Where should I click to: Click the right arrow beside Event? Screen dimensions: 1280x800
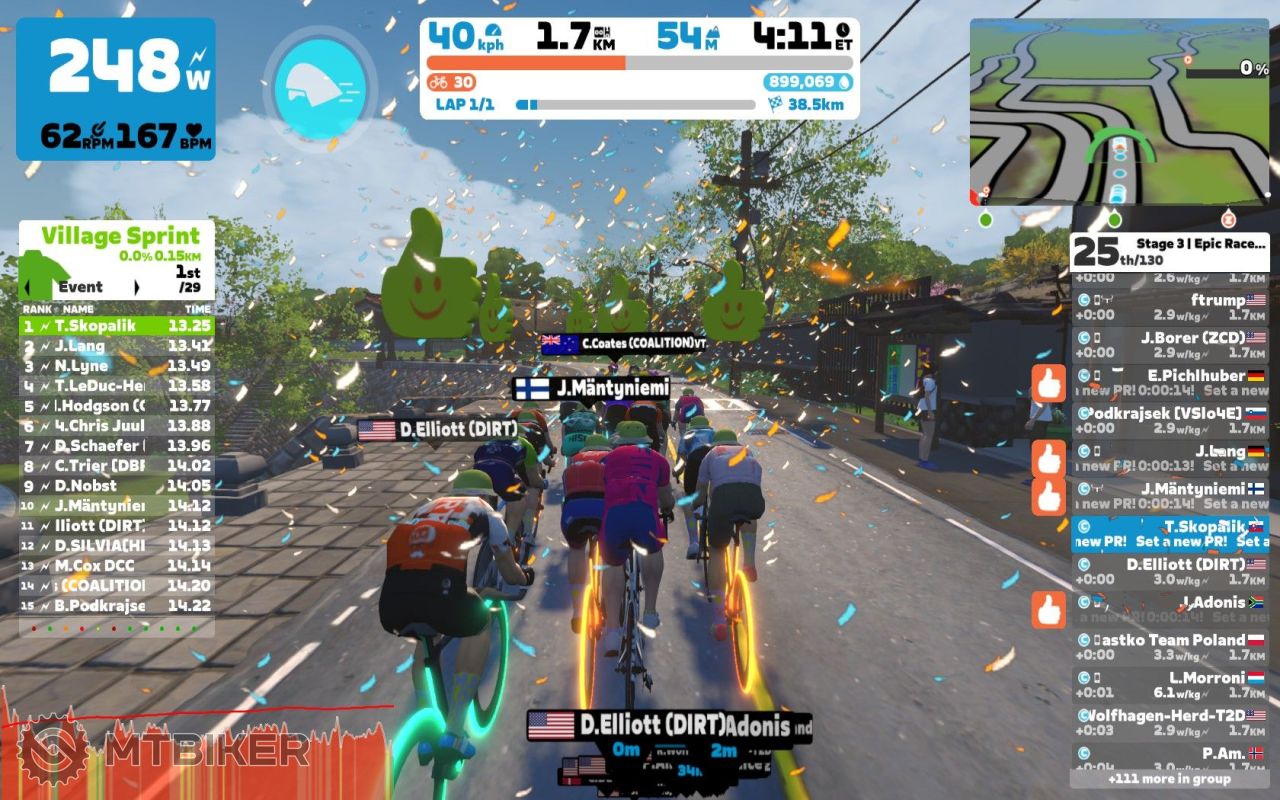click(x=137, y=287)
